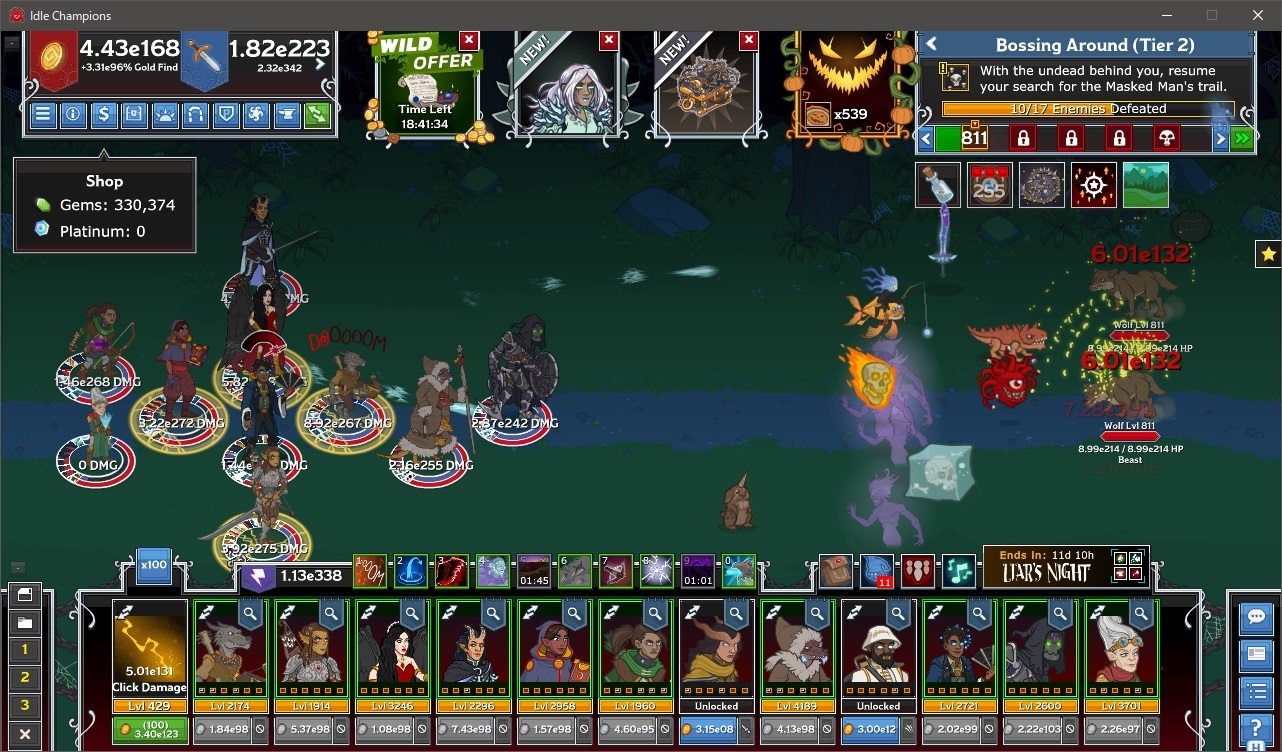Viewport: 1282px width, 752px height.
Task: Select the skull boss area marker
Action: [1166, 138]
